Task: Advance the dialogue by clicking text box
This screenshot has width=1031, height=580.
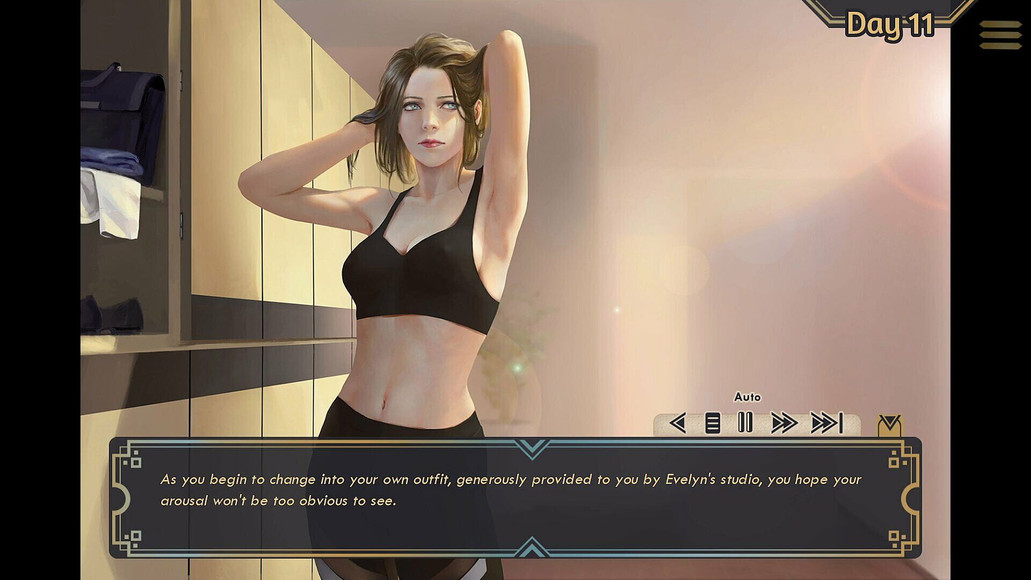Action: (514, 497)
